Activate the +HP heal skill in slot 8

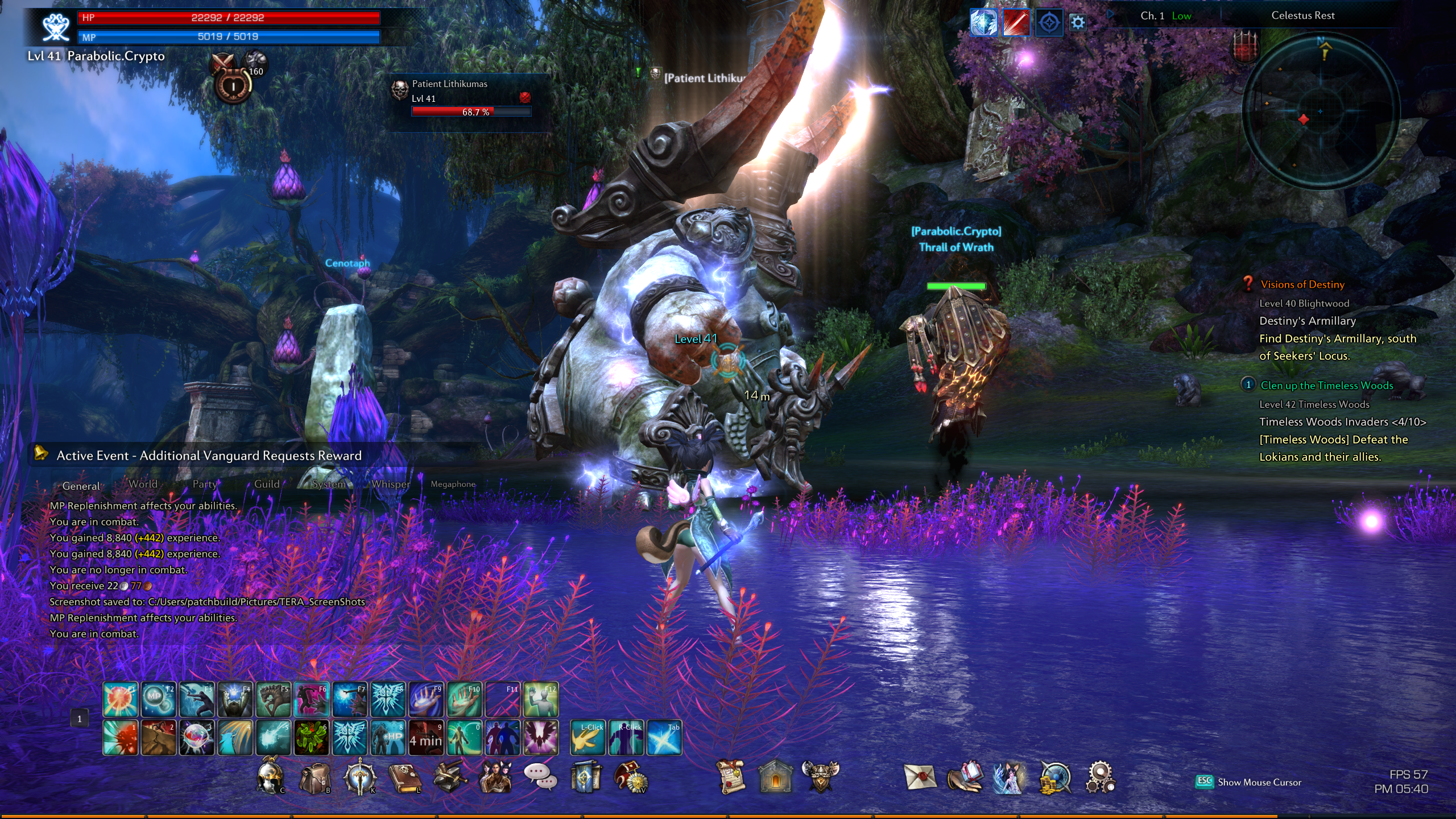388,738
